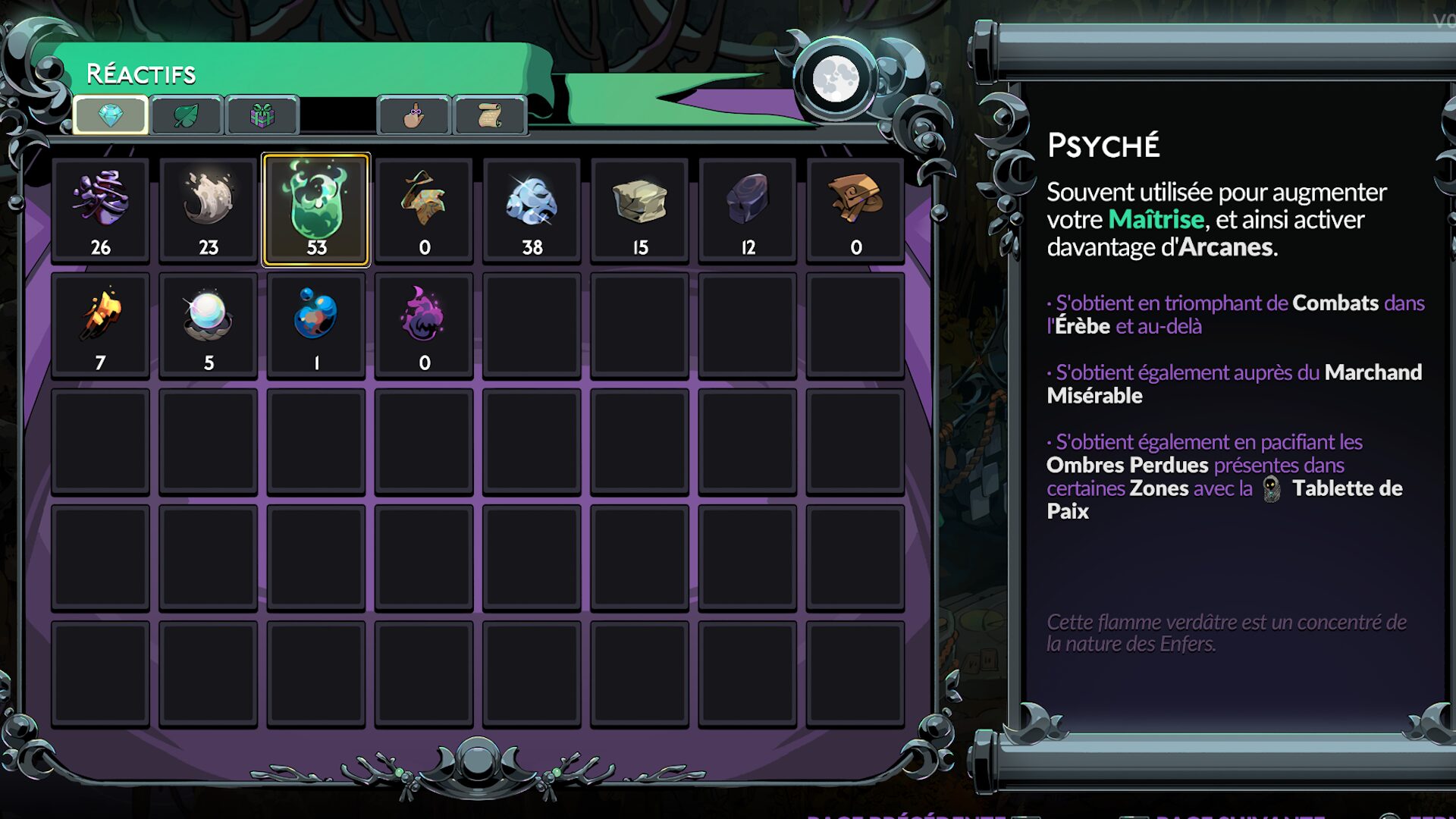Switch to the hand with ring tab
This screenshot has width=1456, height=819.
(x=414, y=115)
